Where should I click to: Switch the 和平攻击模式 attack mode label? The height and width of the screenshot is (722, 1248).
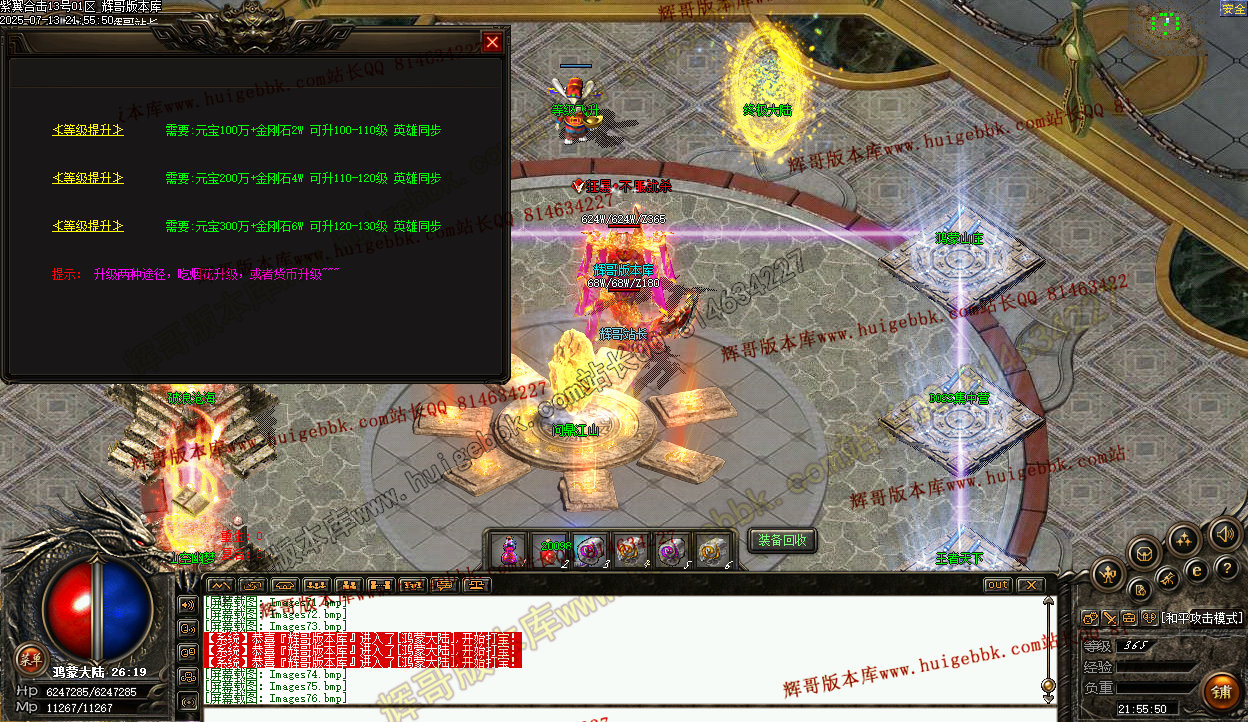pos(1202,618)
